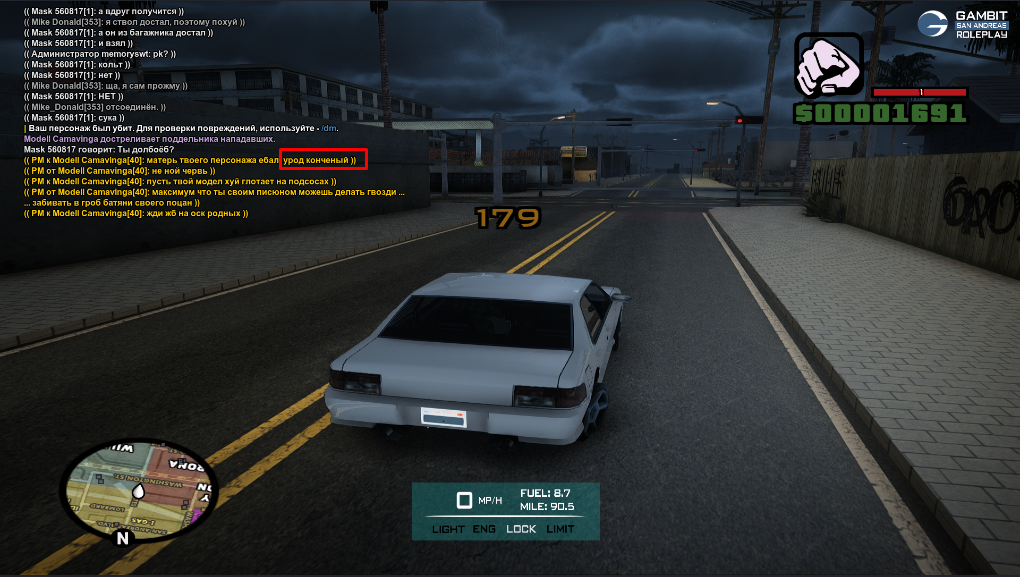
Task: Click the N compass marker on minimap
Action: click(123, 538)
